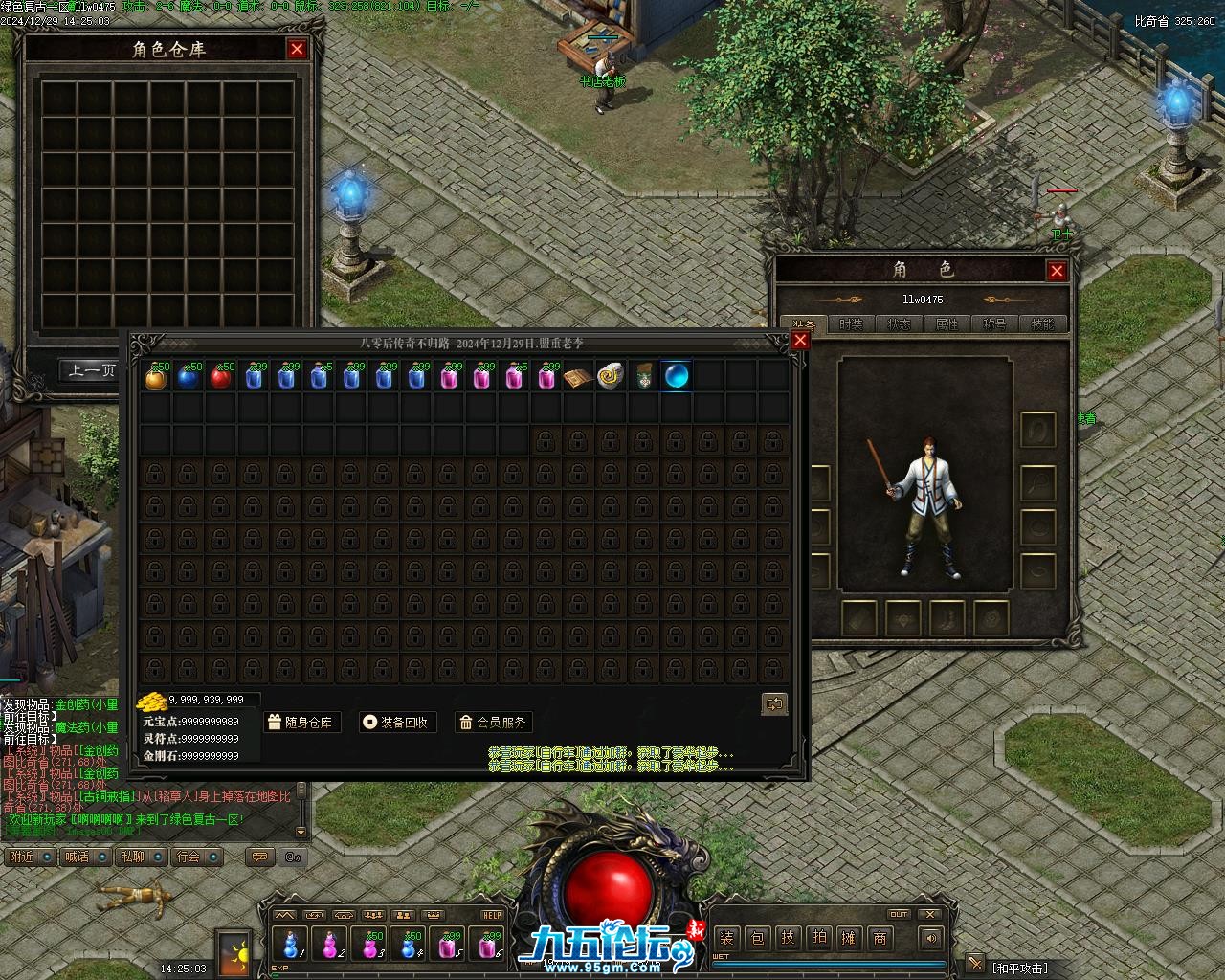The image size is (1225, 980).
Task: Open the 技能 skills tab in character panel
Action: 1042,324
